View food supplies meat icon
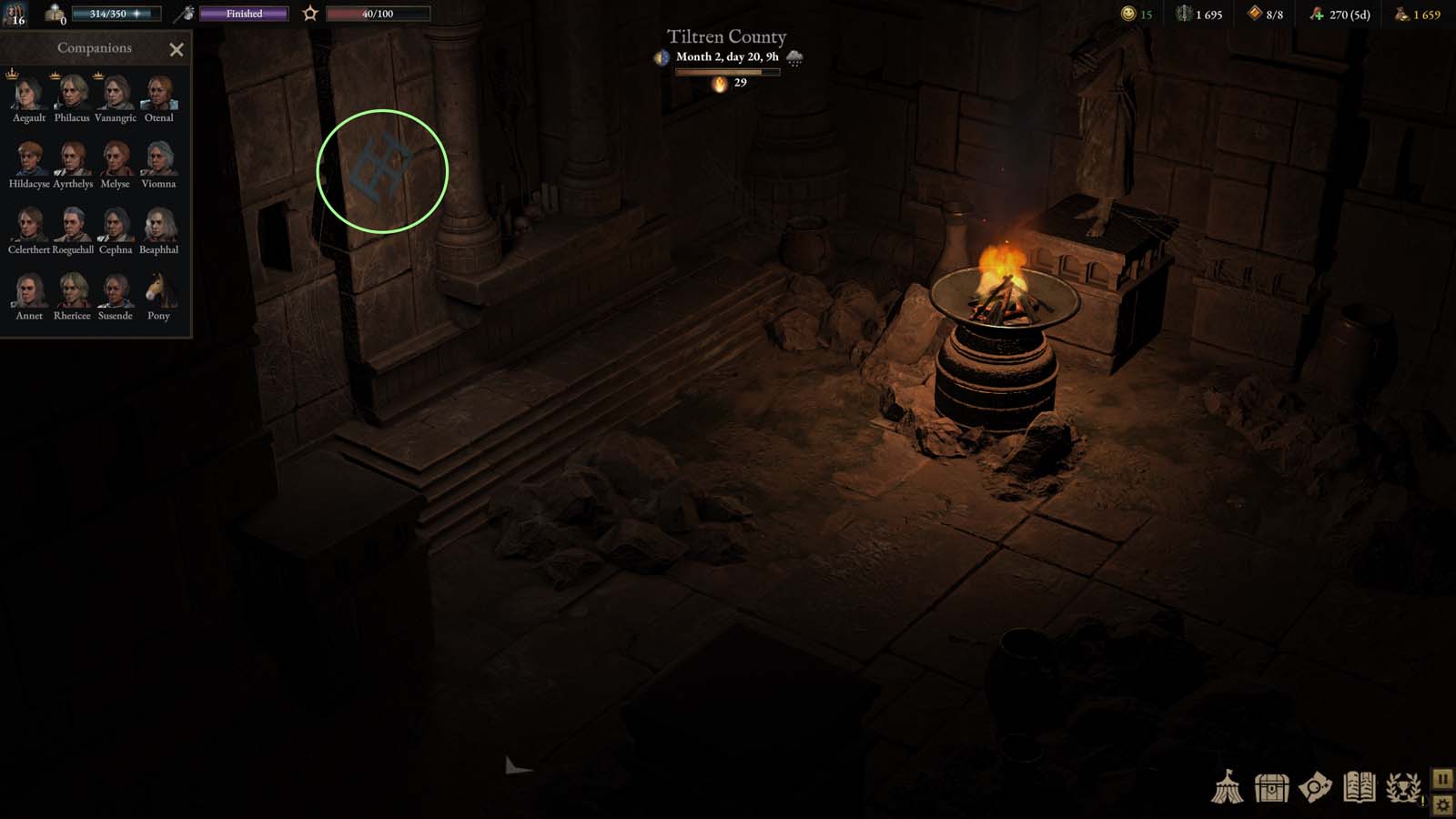Screen dimensions: 1456x819 coord(1317,14)
